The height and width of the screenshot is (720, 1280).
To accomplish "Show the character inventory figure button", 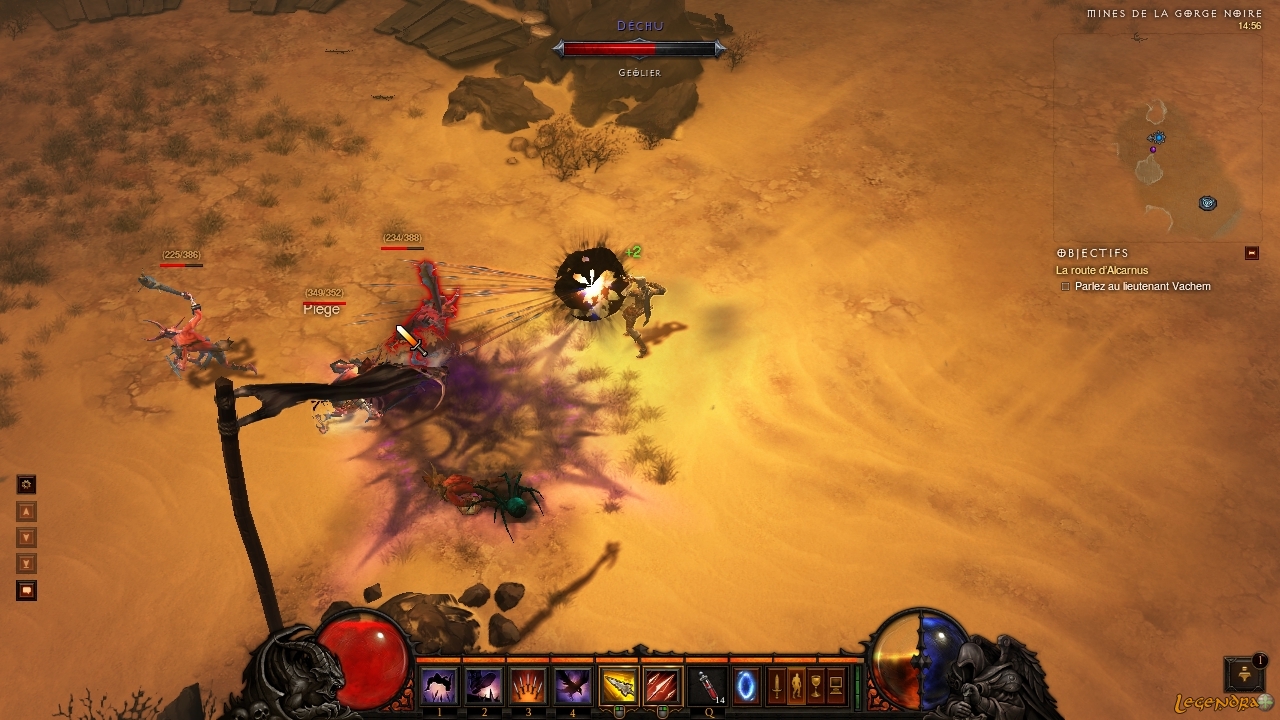I will tap(797, 686).
